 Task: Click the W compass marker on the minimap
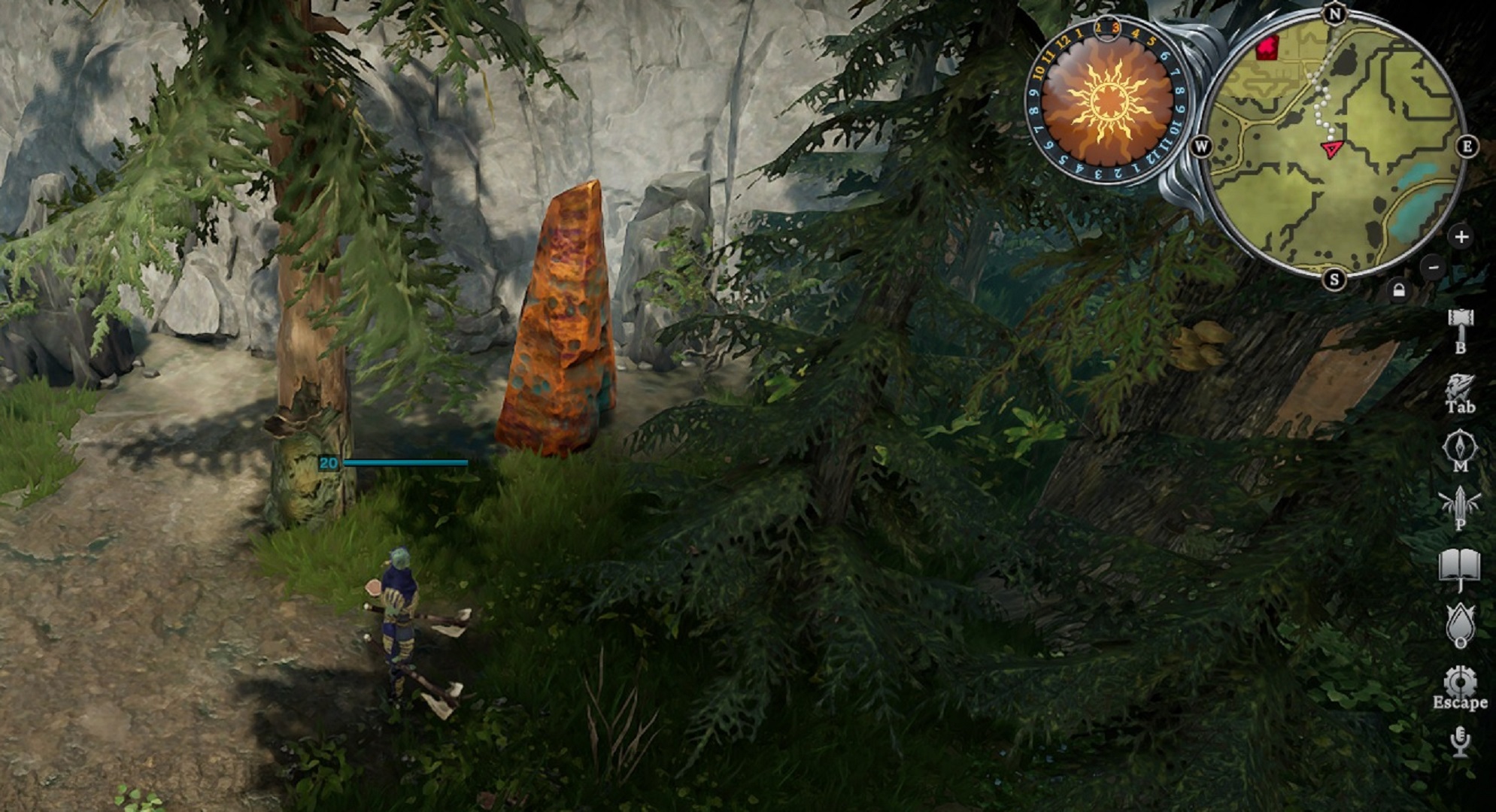1203,145
